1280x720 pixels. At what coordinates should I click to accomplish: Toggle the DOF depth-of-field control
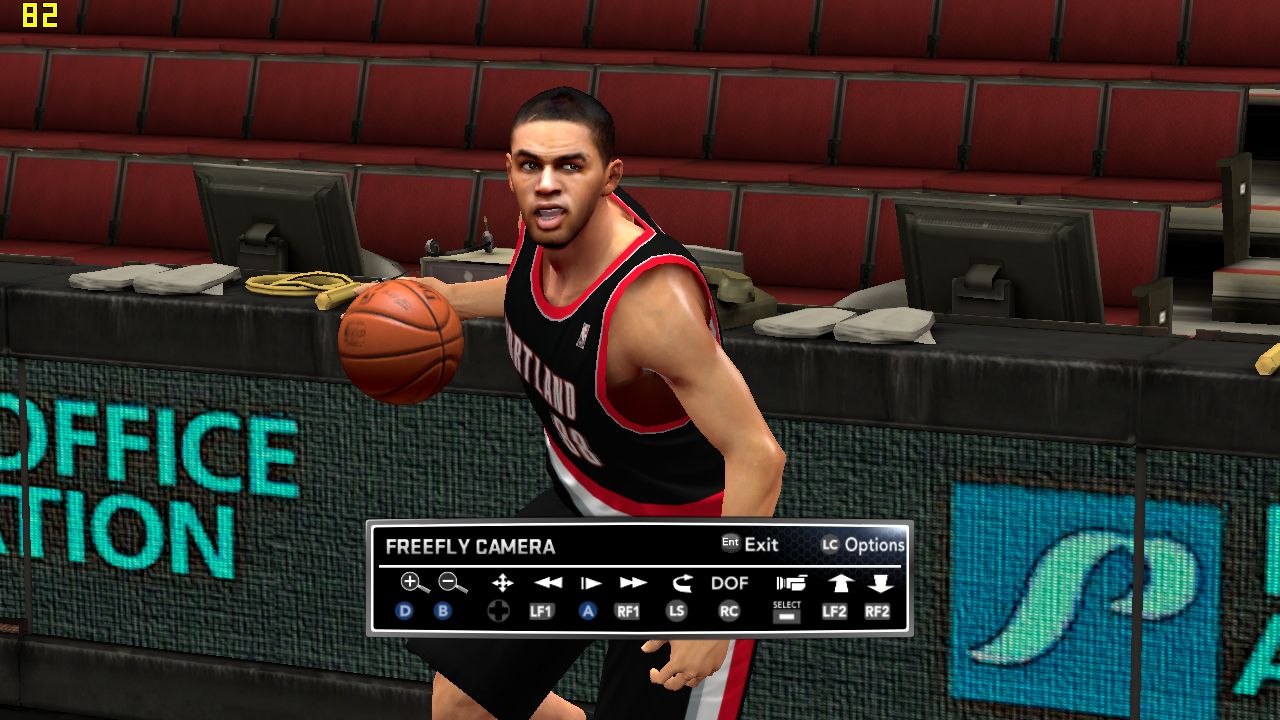(x=730, y=583)
